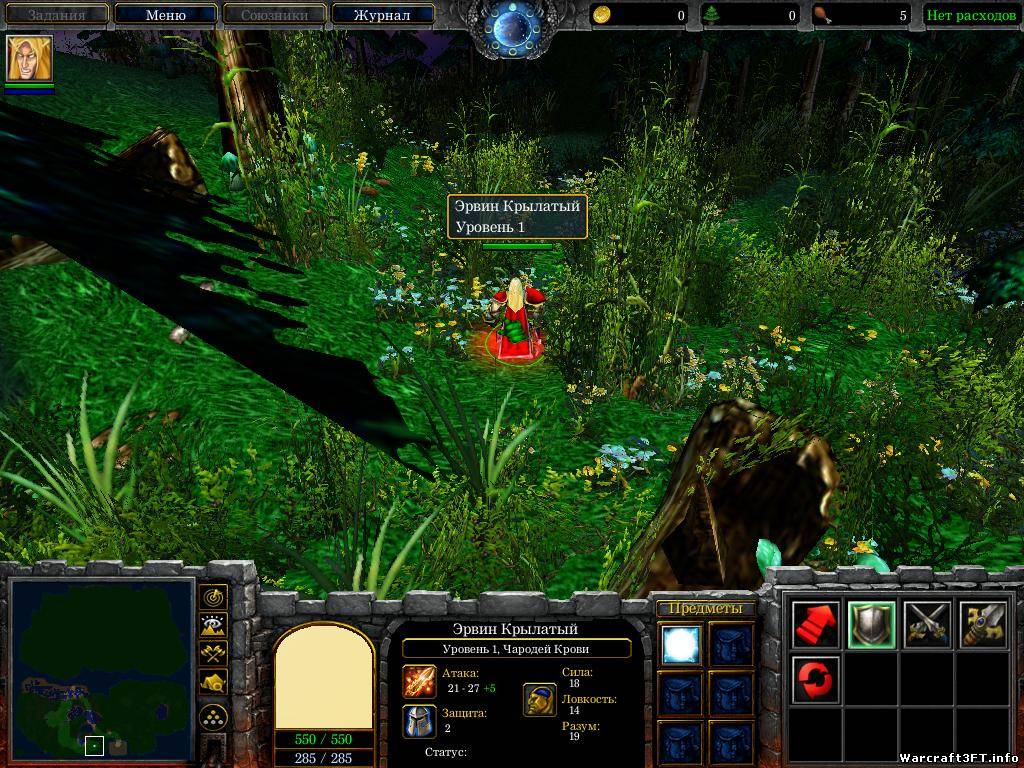Open the Меню button

coord(165,15)
